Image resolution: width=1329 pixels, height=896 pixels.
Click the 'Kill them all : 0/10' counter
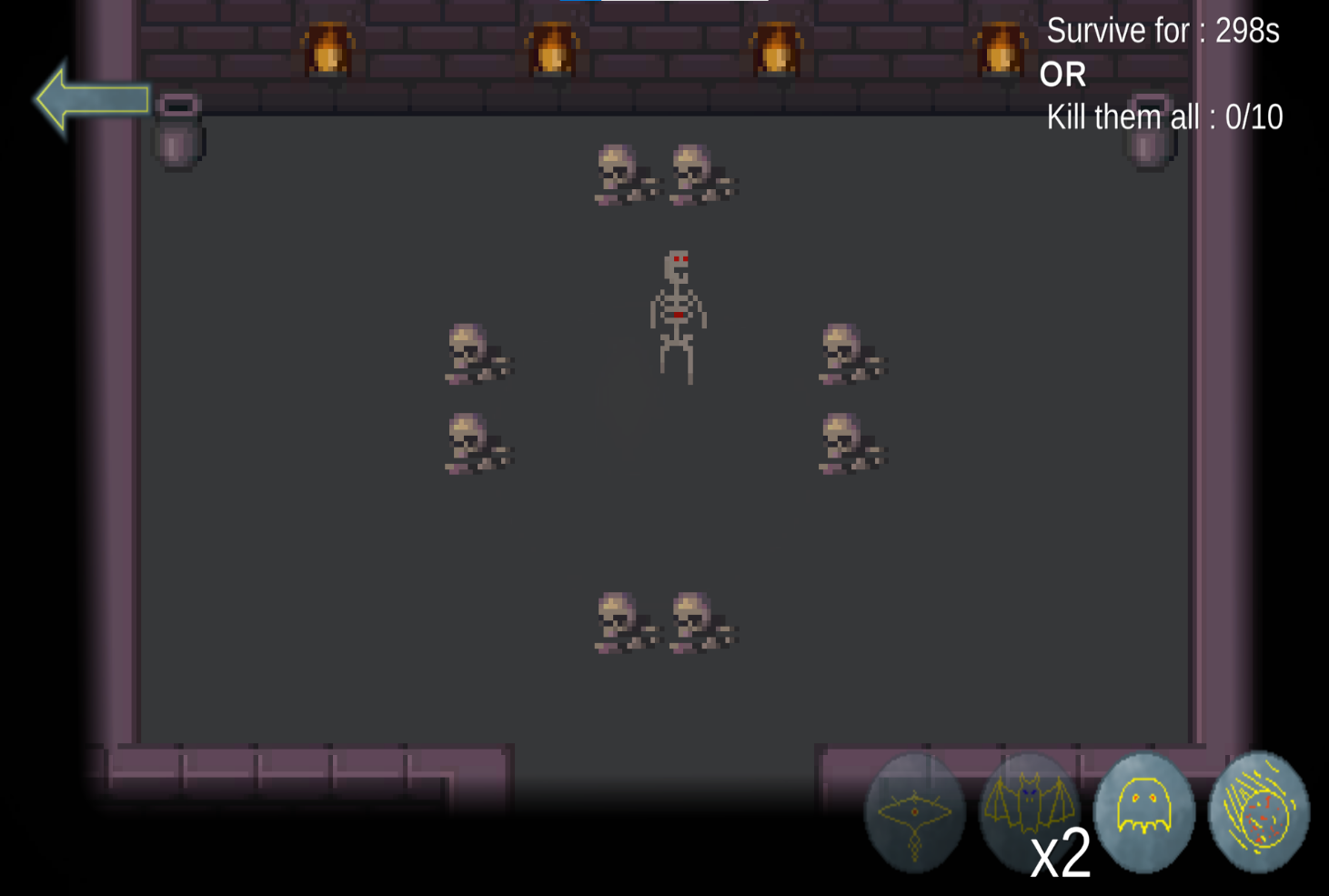(x=1165, y=116)
